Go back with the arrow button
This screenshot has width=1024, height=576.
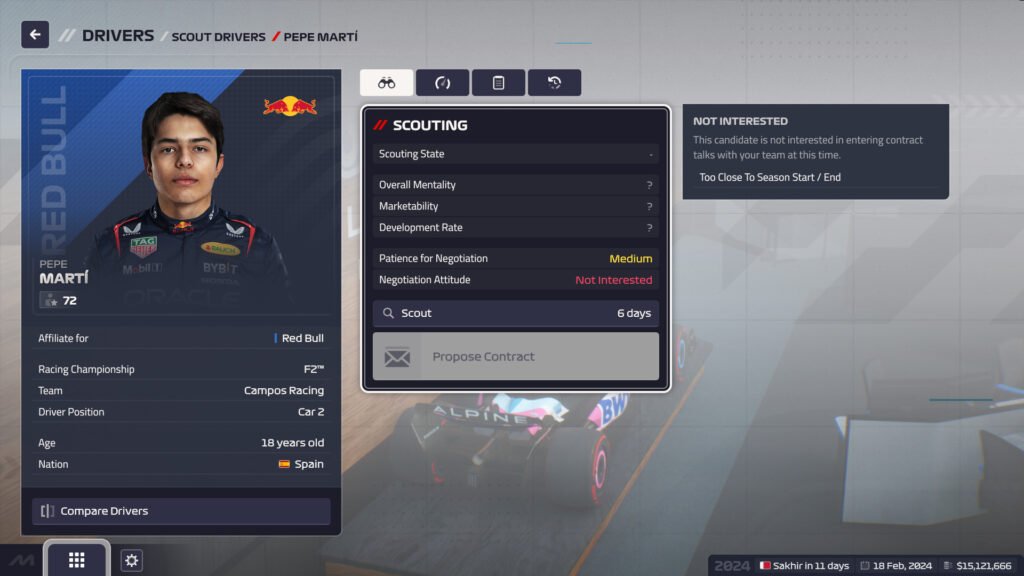(35, 35)
